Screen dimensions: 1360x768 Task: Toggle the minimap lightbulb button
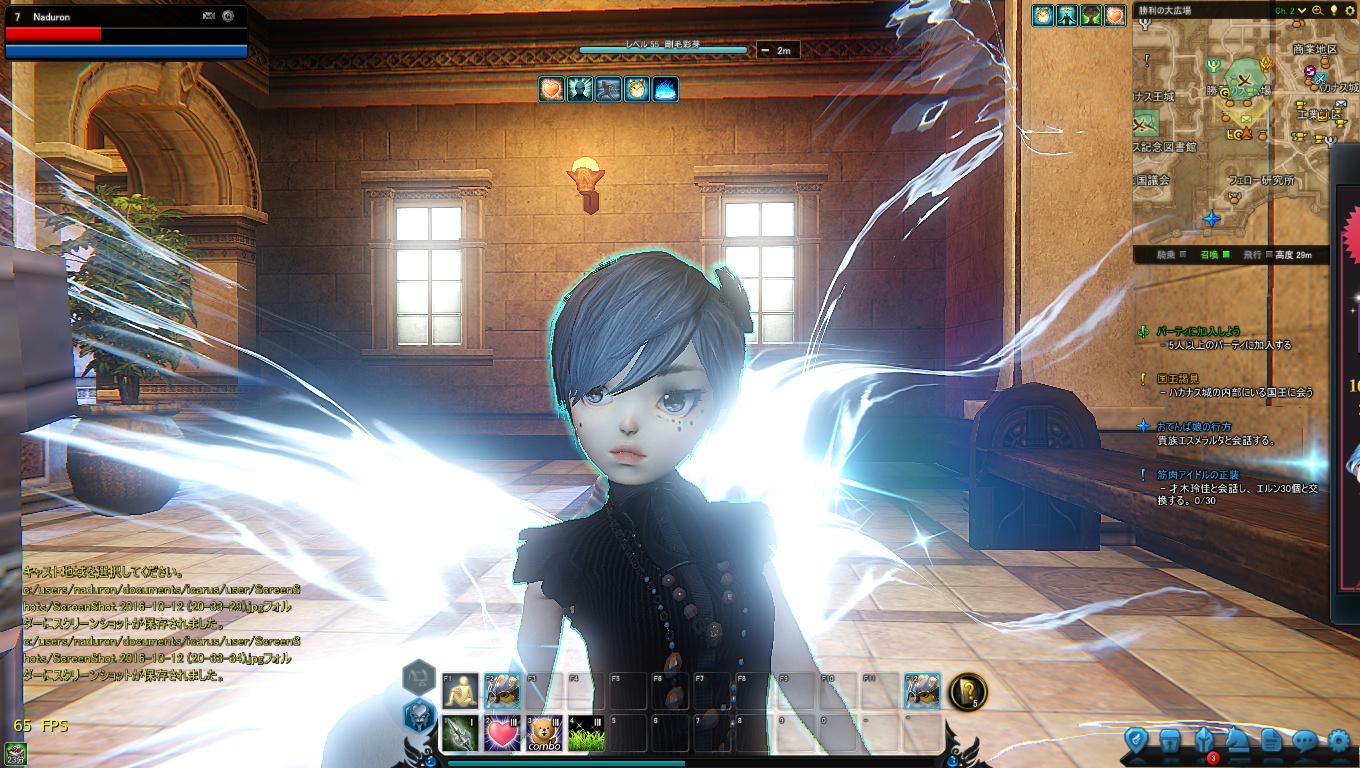click(1333, 11)
